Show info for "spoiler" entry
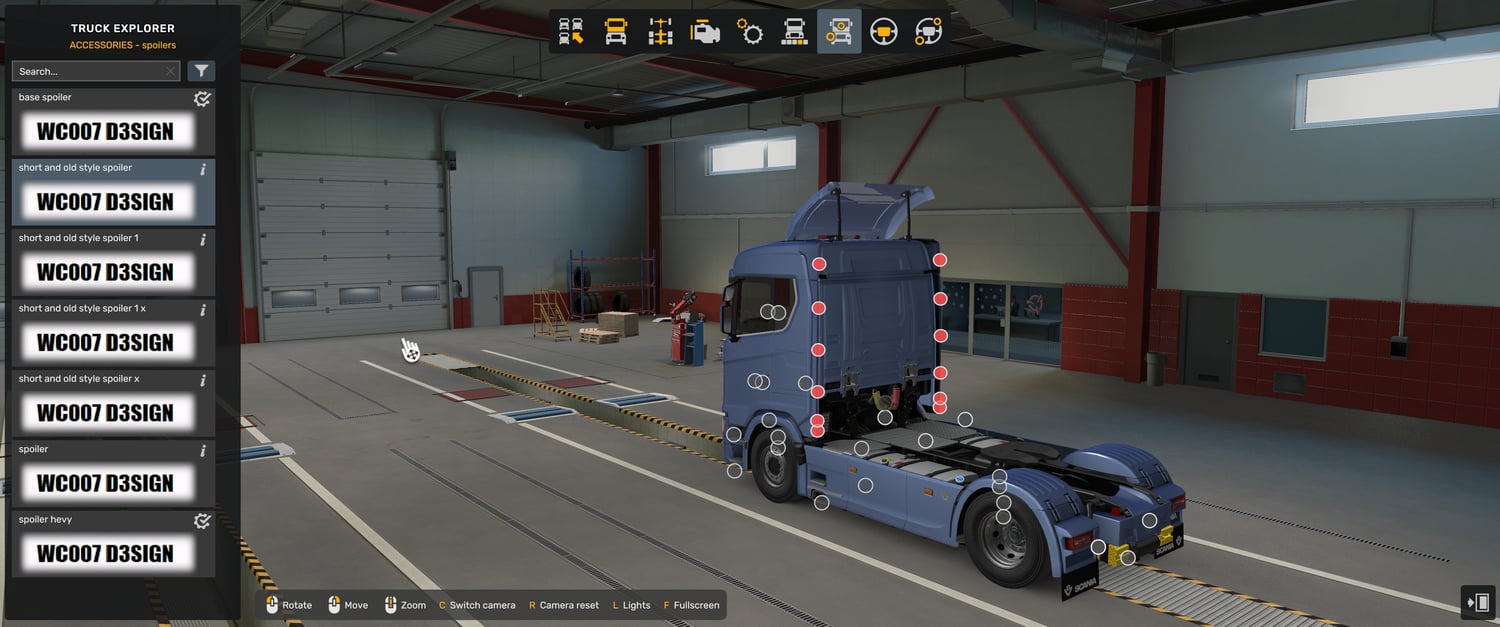1500x627 pixels. tap(203, 451)
